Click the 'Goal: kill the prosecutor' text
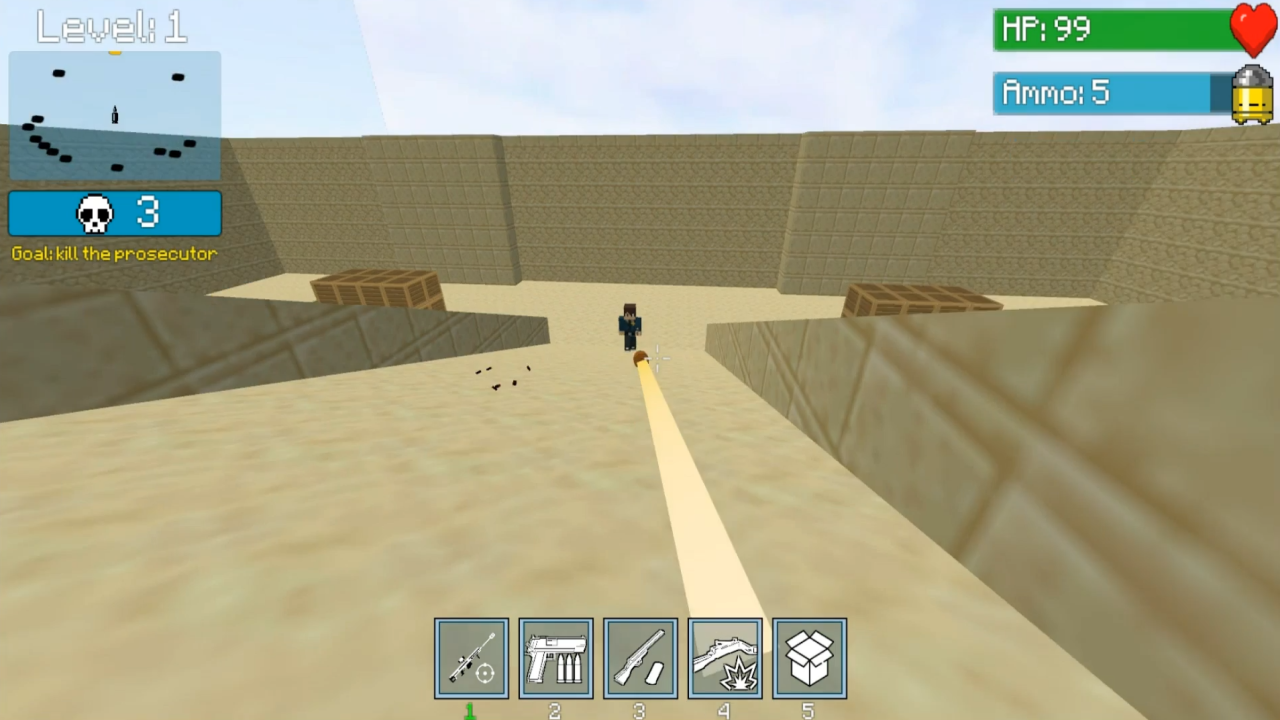The image size is (1280, 720). [114, 253]
